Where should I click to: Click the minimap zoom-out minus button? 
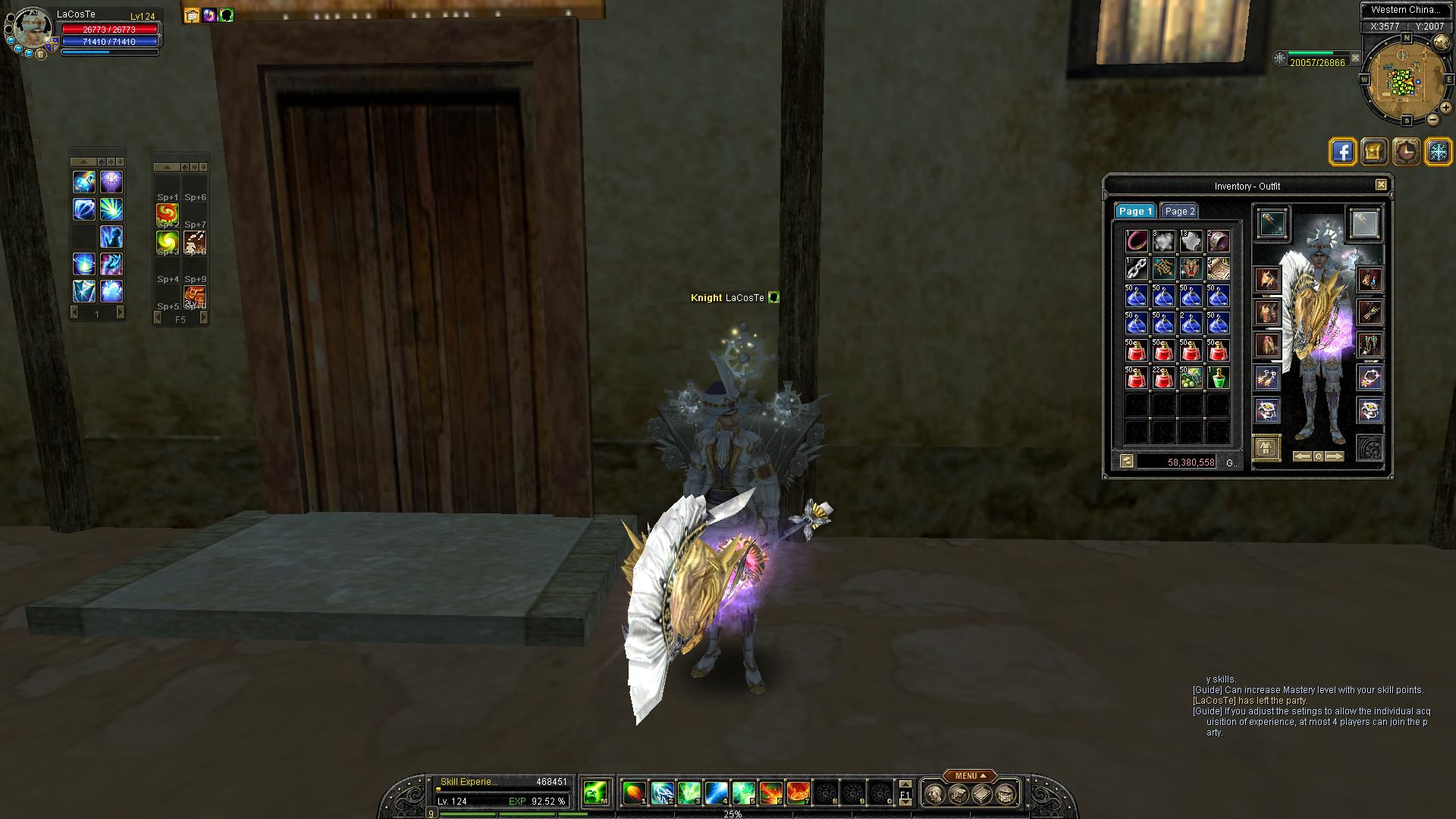coord(1432,120)
